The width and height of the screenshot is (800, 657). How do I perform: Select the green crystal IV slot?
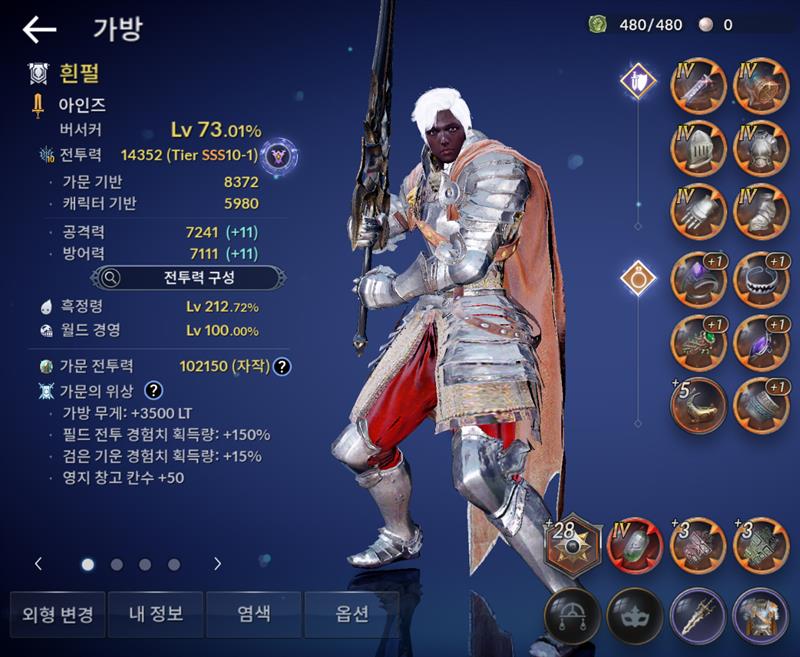pyautogui.click(x=635, y=545)
